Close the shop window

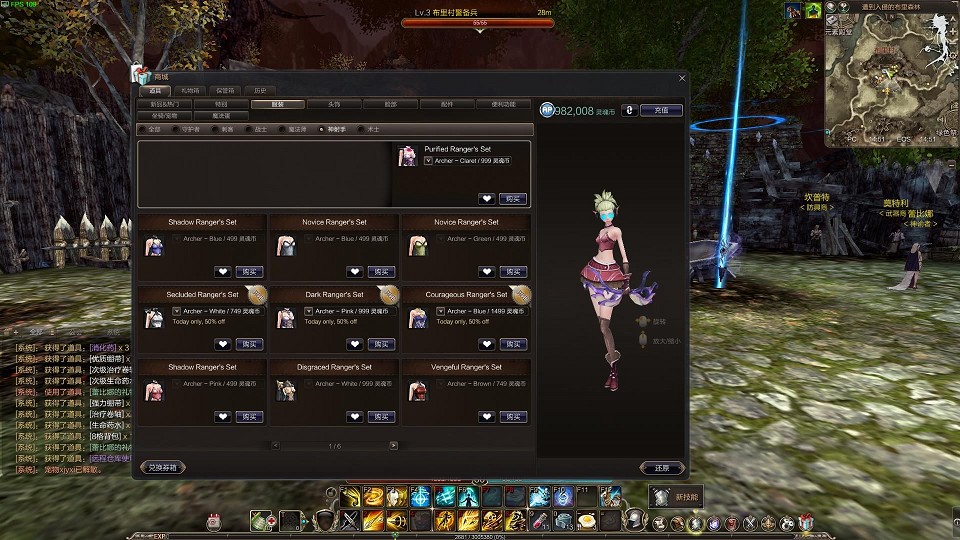pos(683,78)
